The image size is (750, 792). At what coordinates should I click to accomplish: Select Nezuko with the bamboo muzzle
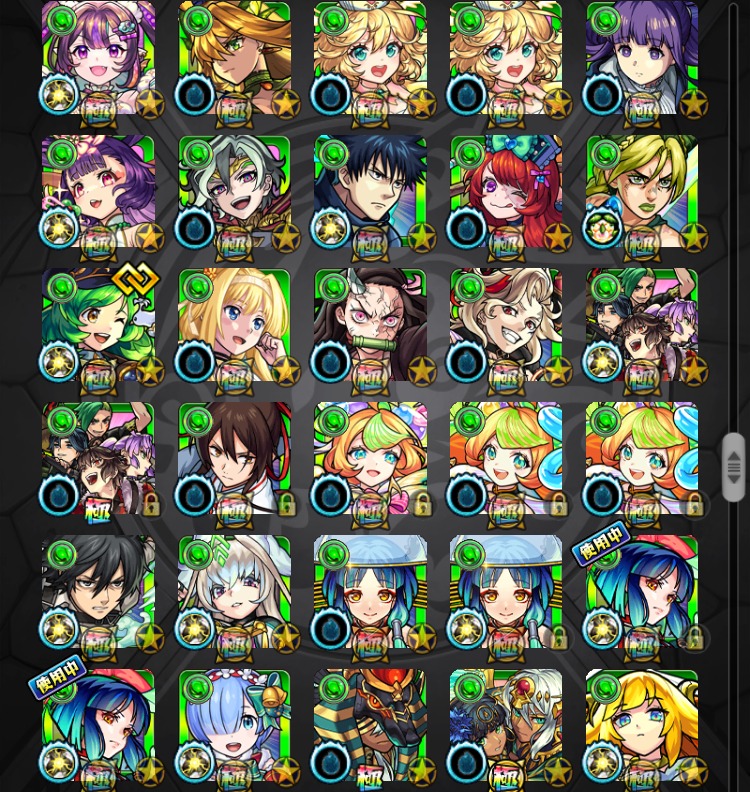click(x=370, y=324)
